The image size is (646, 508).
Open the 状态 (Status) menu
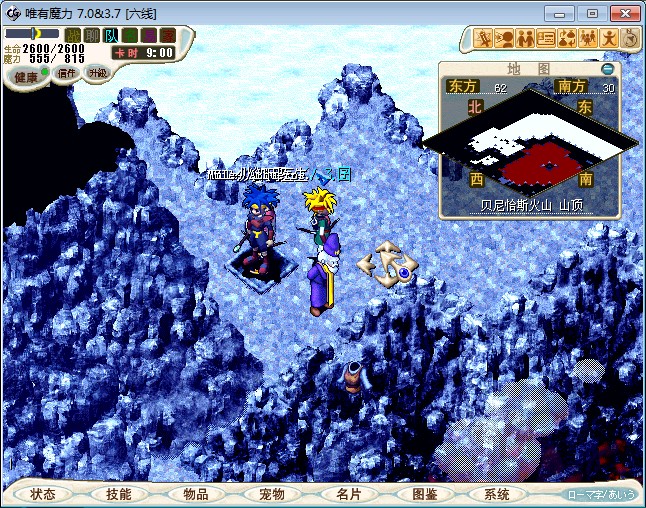click(x=43, y=494)
